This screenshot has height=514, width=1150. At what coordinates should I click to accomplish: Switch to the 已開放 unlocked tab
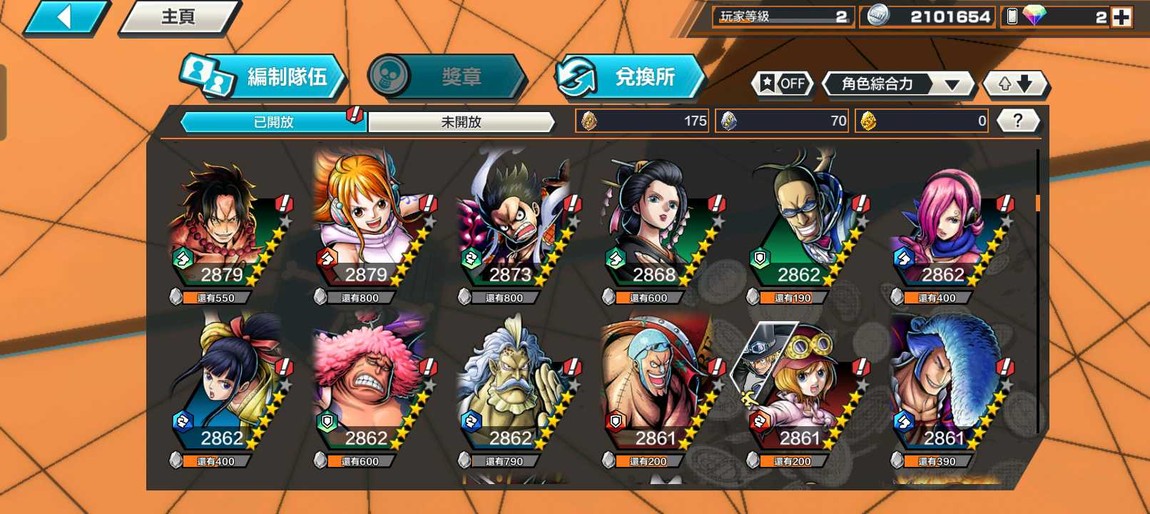point(272,122)
